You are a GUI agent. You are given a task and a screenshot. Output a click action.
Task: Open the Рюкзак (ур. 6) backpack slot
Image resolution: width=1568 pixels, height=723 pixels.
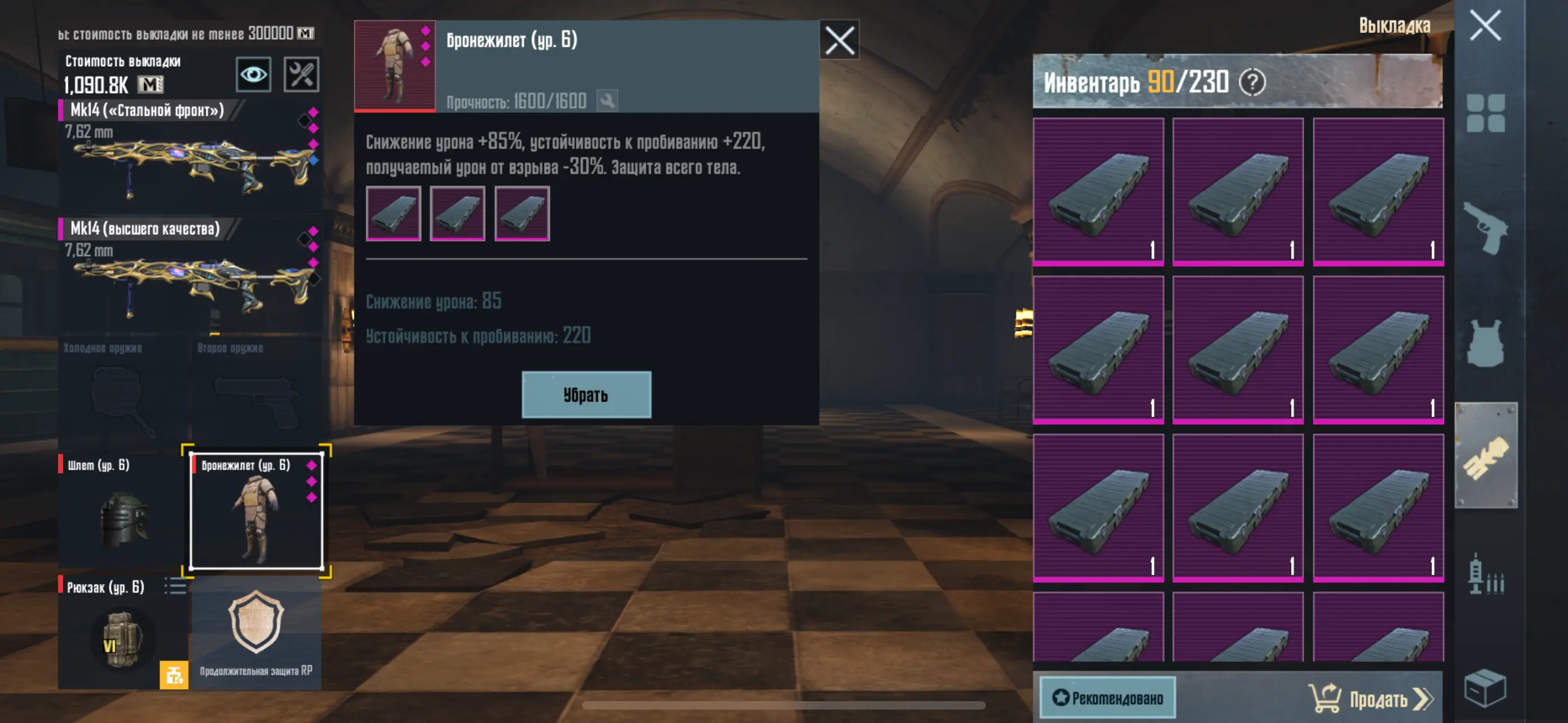pyautogui.click(x=122, y=633)
